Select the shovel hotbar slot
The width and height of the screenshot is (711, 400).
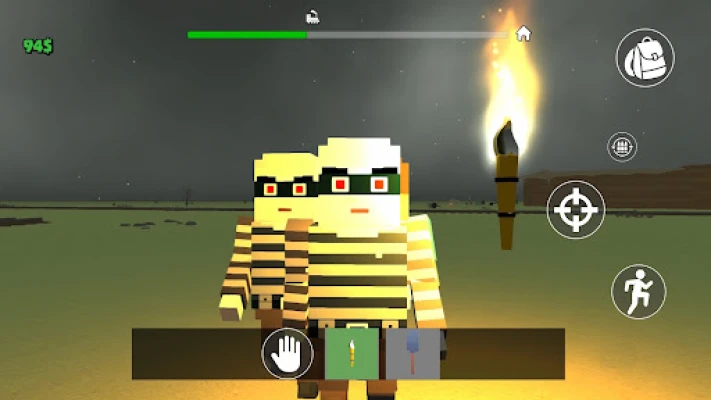[x=413, y=354]
